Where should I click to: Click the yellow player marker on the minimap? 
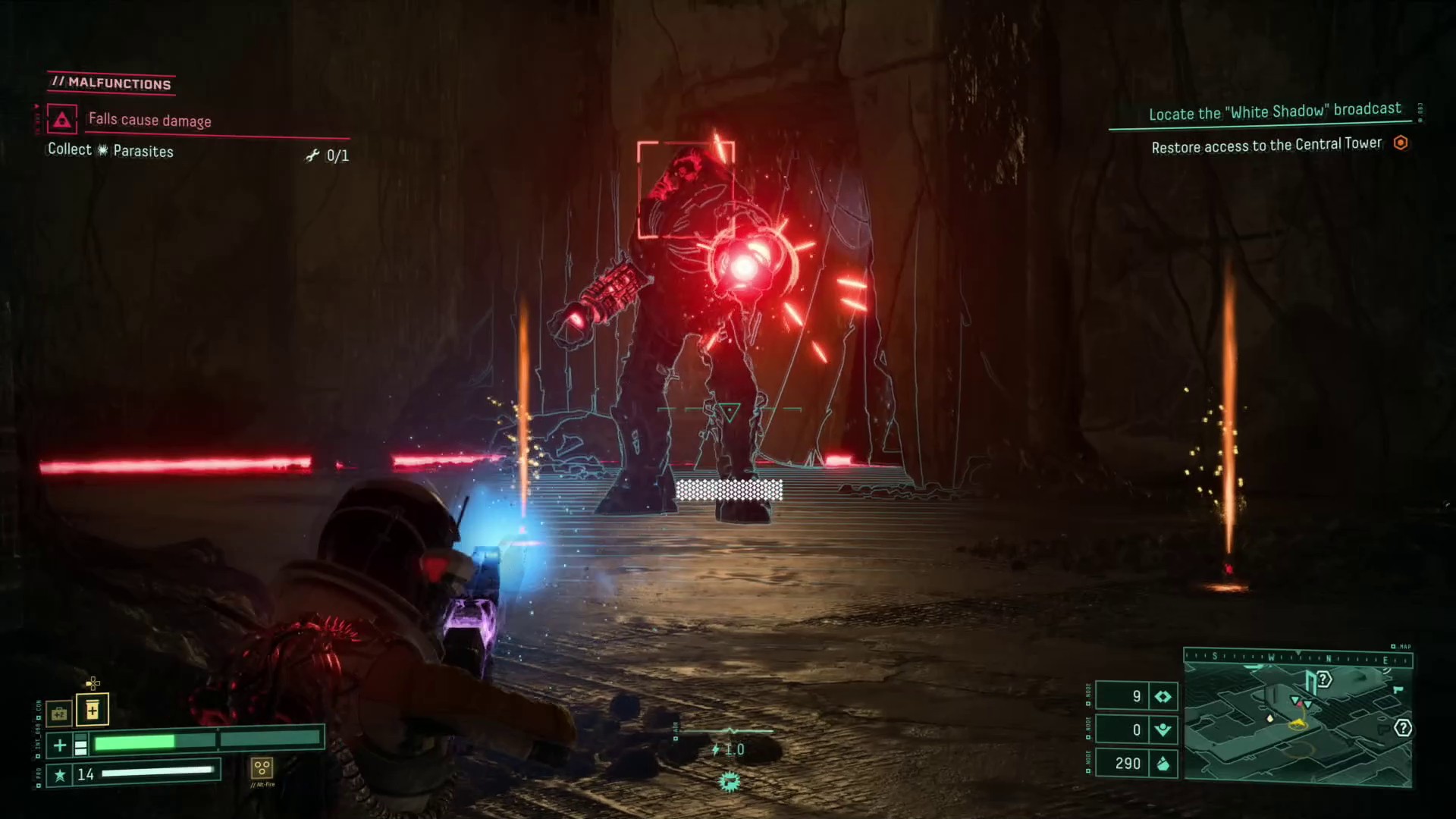tap(1298, 724)
